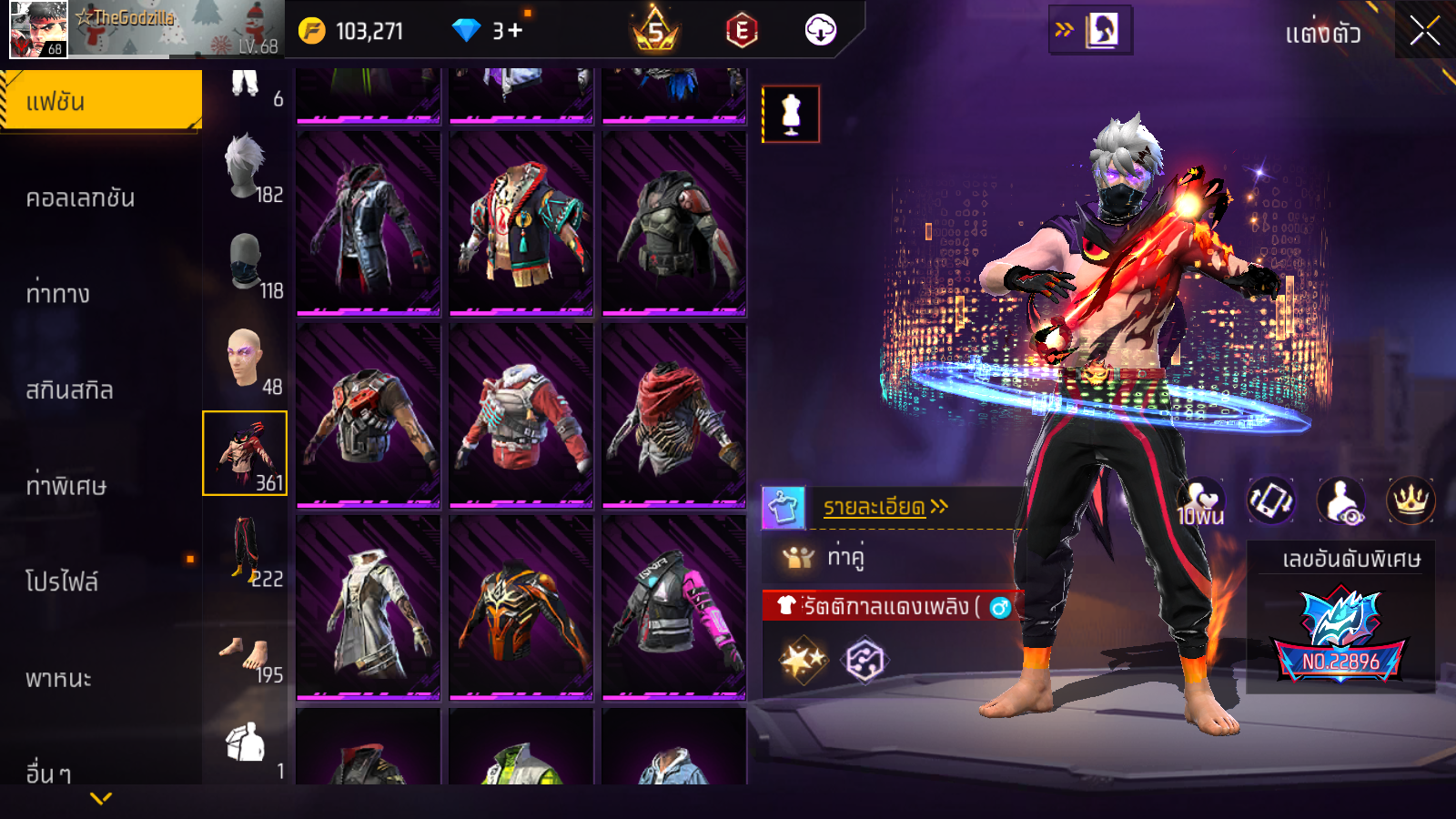Open the สกินสกิล skill skin tab

[70, 390]
